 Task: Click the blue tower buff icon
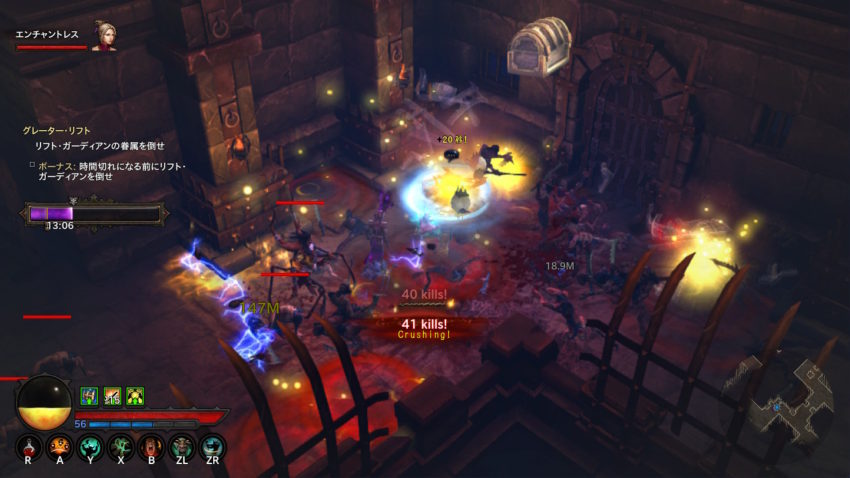(x=88, y=396)
